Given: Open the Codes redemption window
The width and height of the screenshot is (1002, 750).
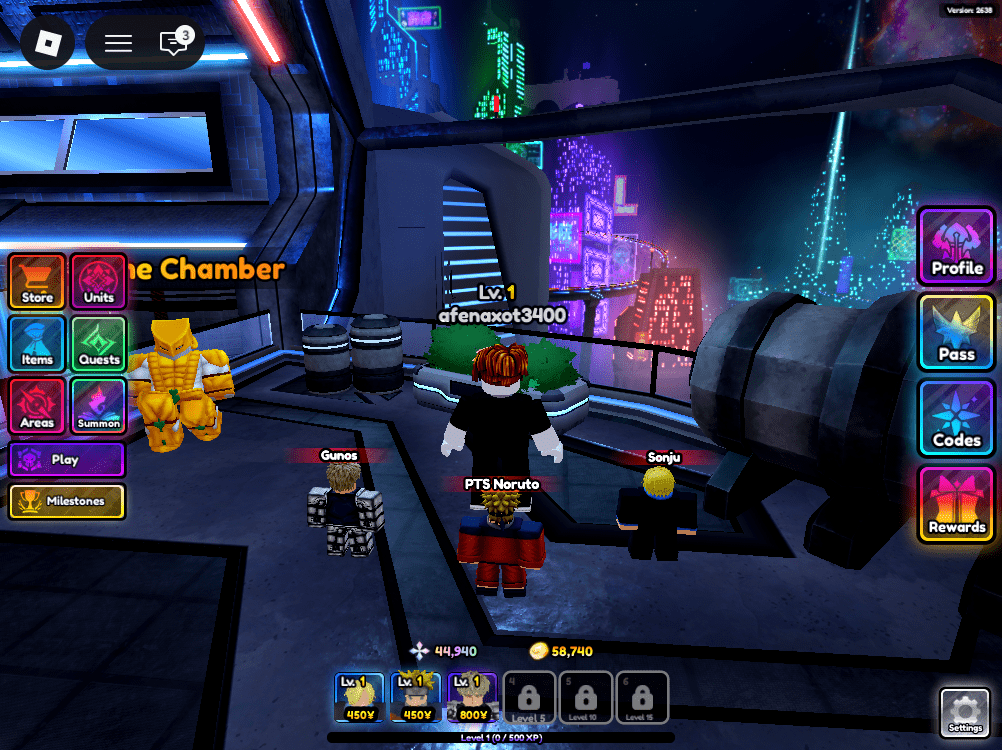Looking at the screenshot, I should click(956, 418).
